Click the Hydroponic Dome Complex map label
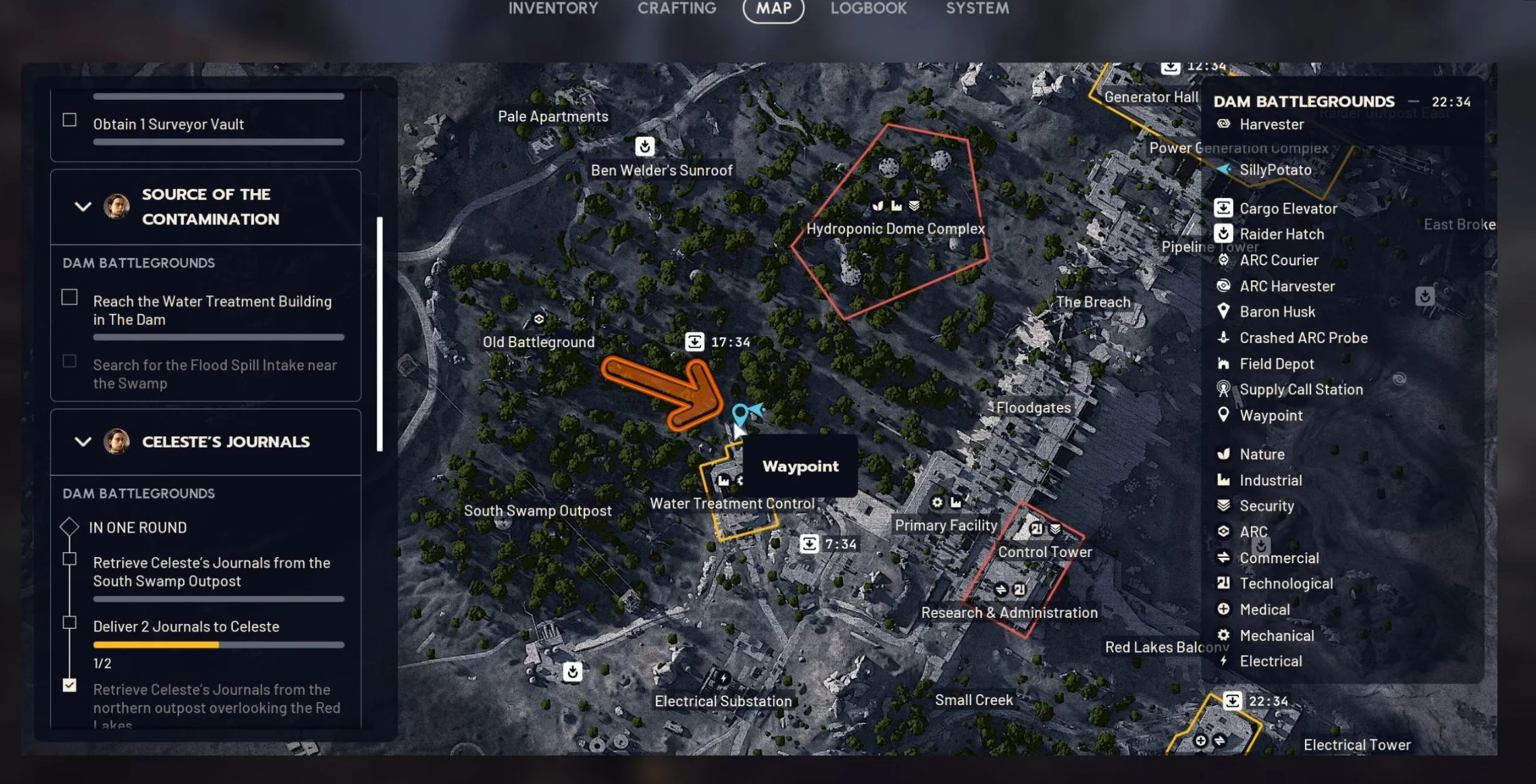The height and width of the screenshot is (784, 1536). click(x=895, y=229)
